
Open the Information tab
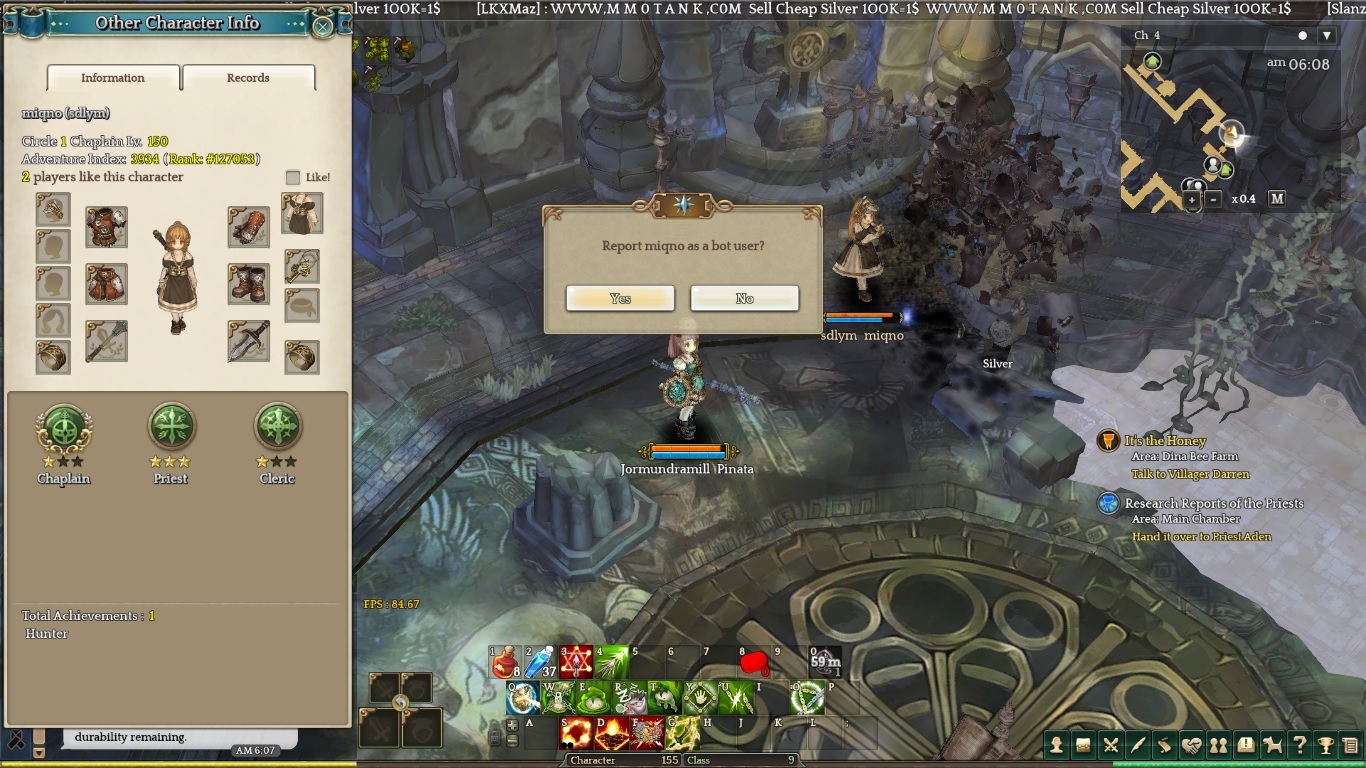pyautogui.click(x=113, y=78)
